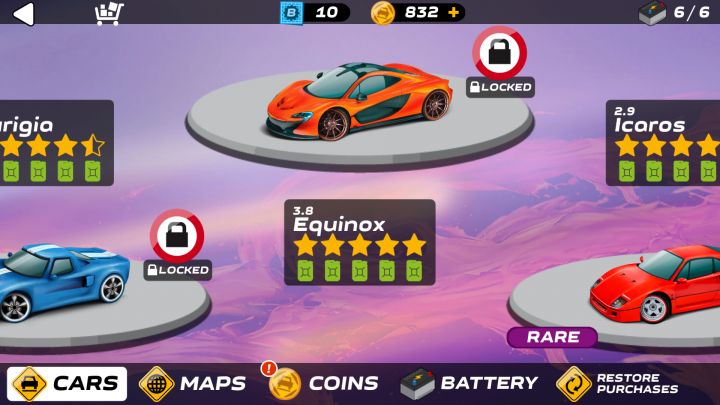Select the locked orange supercar
The height and width of the screenshot is (405, 720).
coord(359,102)
